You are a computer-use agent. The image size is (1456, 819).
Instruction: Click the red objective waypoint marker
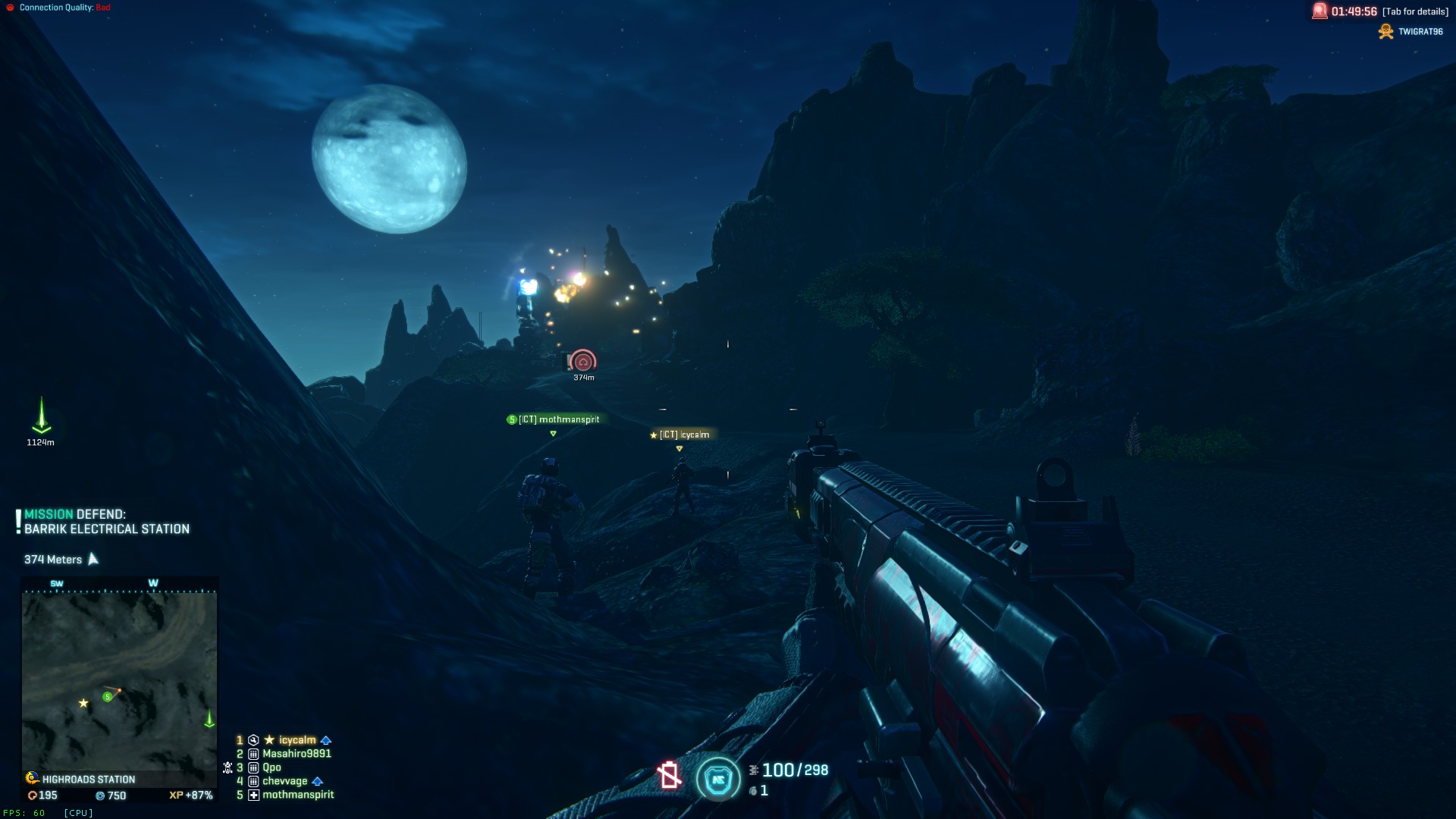pos(583,361)
